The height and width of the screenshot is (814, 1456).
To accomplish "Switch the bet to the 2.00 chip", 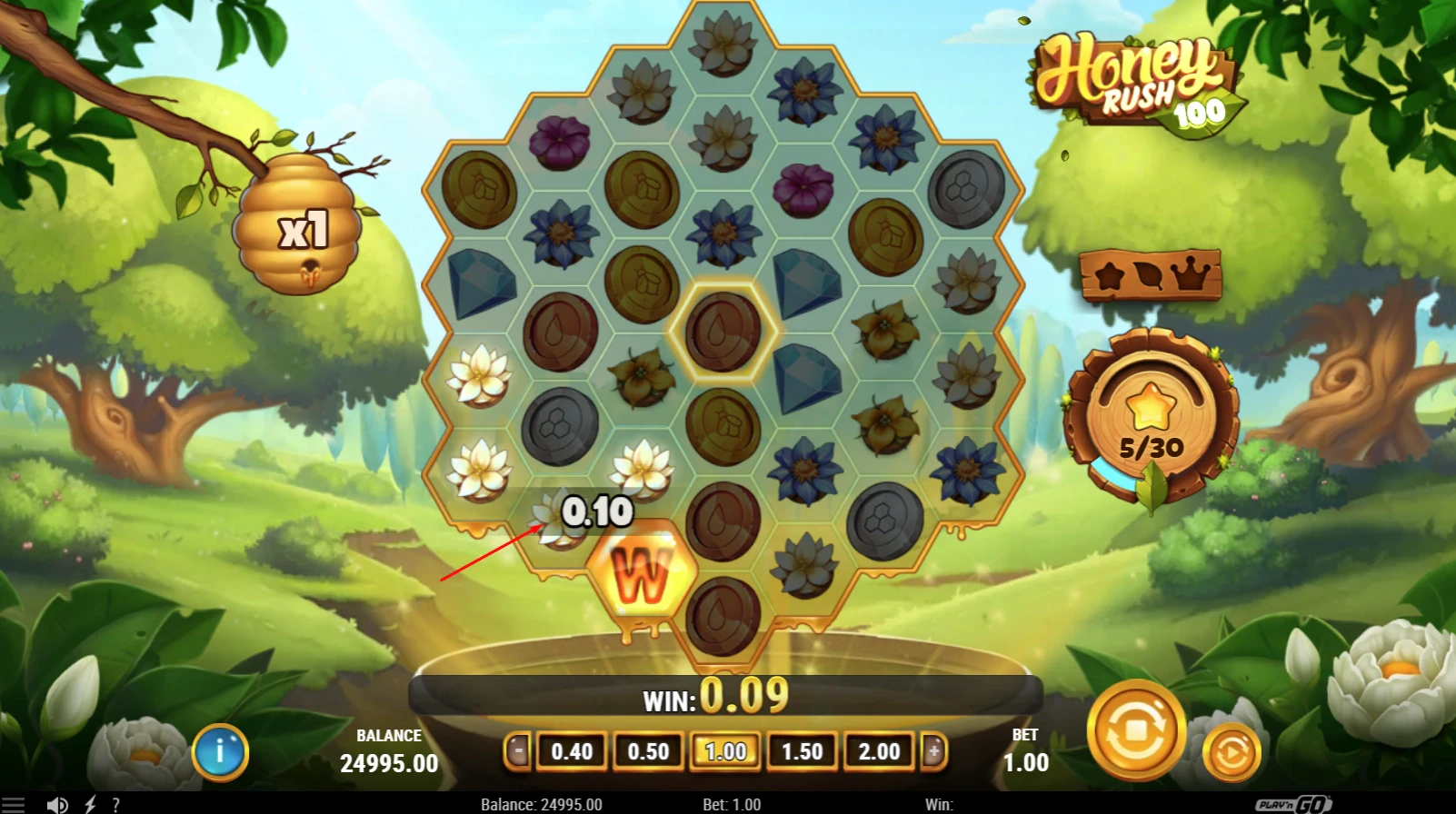I will pyautogui.click(x=877, y=752).
